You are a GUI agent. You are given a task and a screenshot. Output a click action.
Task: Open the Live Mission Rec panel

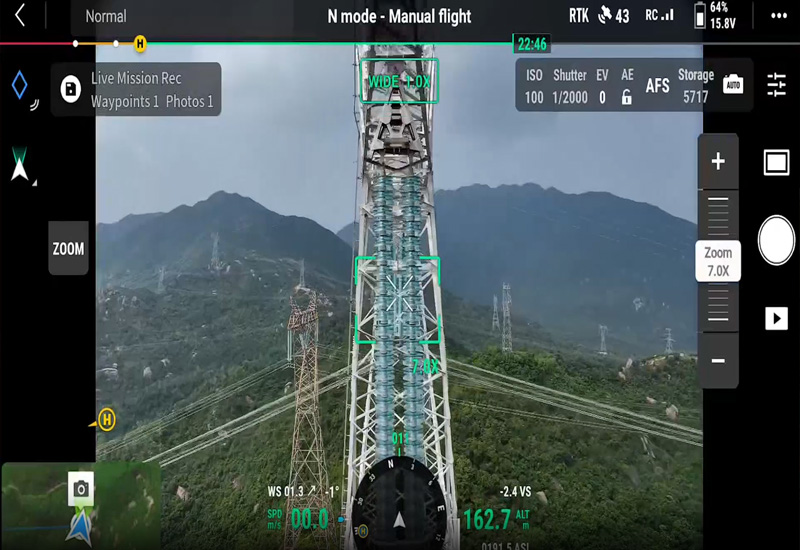tap(136, 89)
